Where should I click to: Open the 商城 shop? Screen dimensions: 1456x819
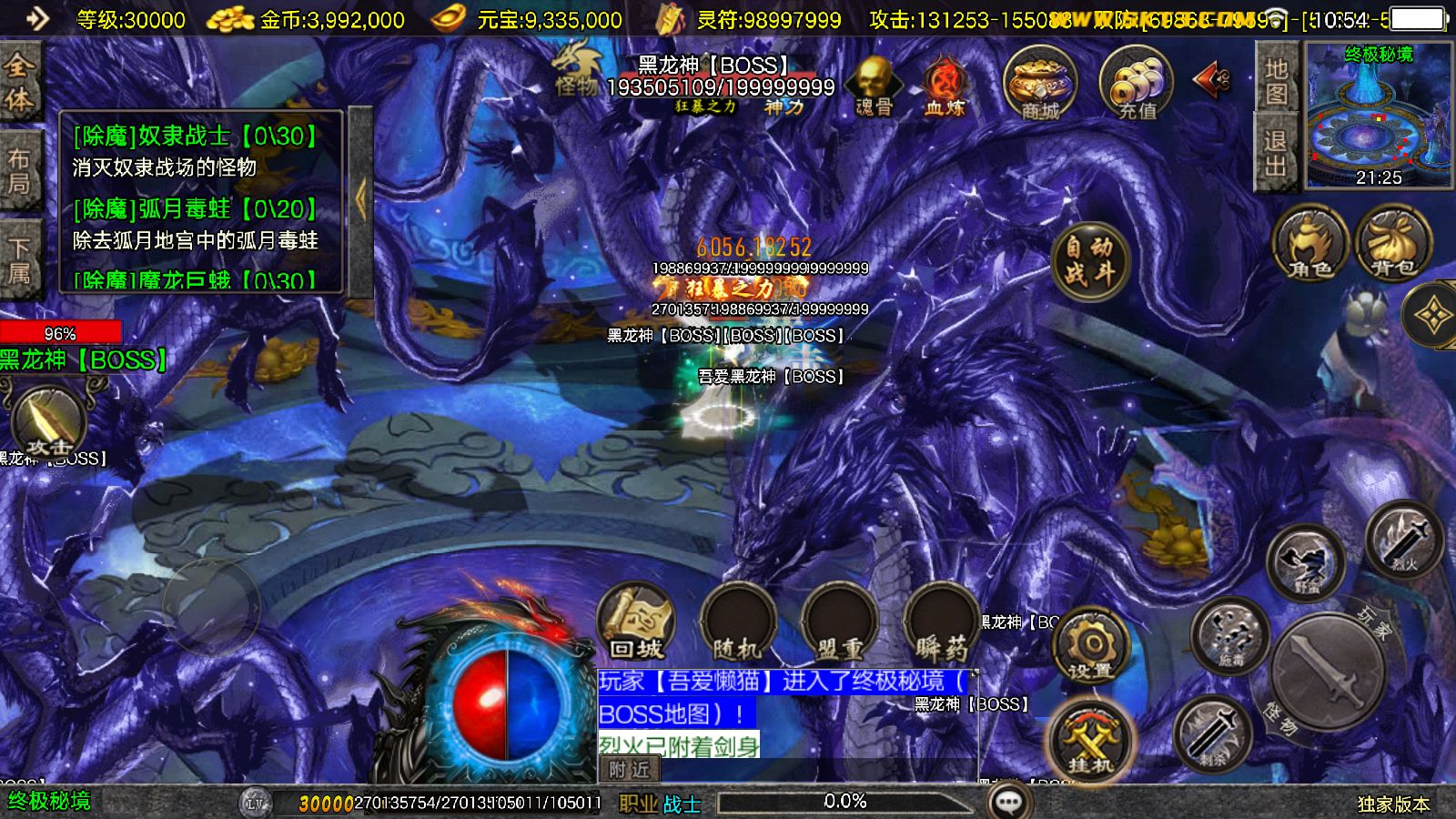coord(1039,84)
